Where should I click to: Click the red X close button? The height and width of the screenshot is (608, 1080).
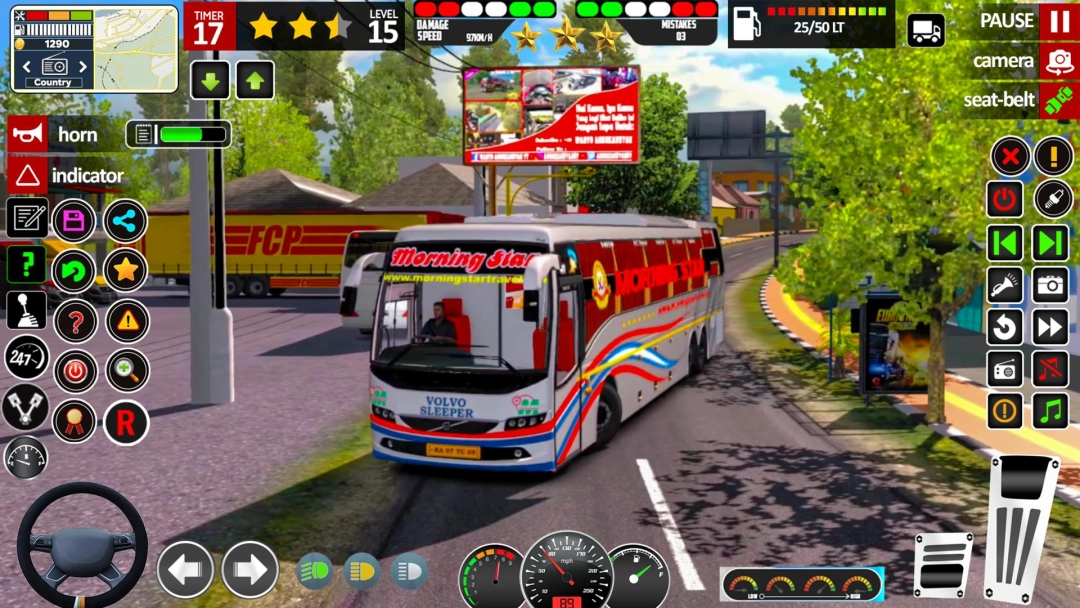pyautogui.click(x=1011, y=156)
